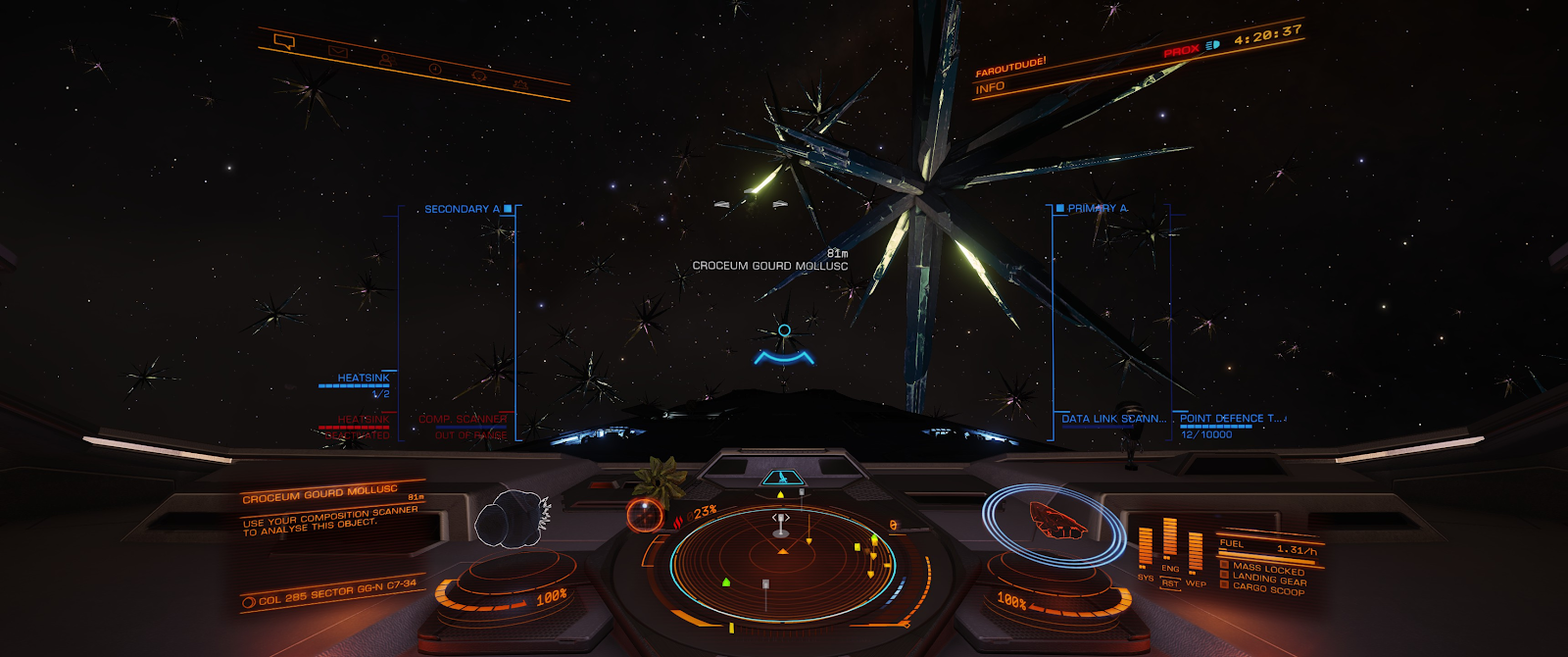Select the blue Heatsink fire group entry
Screen dimensions: 1568x657
coord(363,379)
